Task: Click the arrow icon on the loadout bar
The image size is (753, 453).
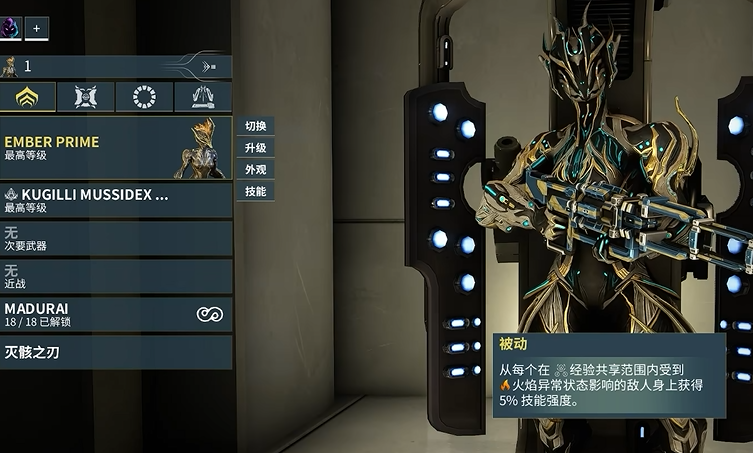Action: tap(209, 67)
